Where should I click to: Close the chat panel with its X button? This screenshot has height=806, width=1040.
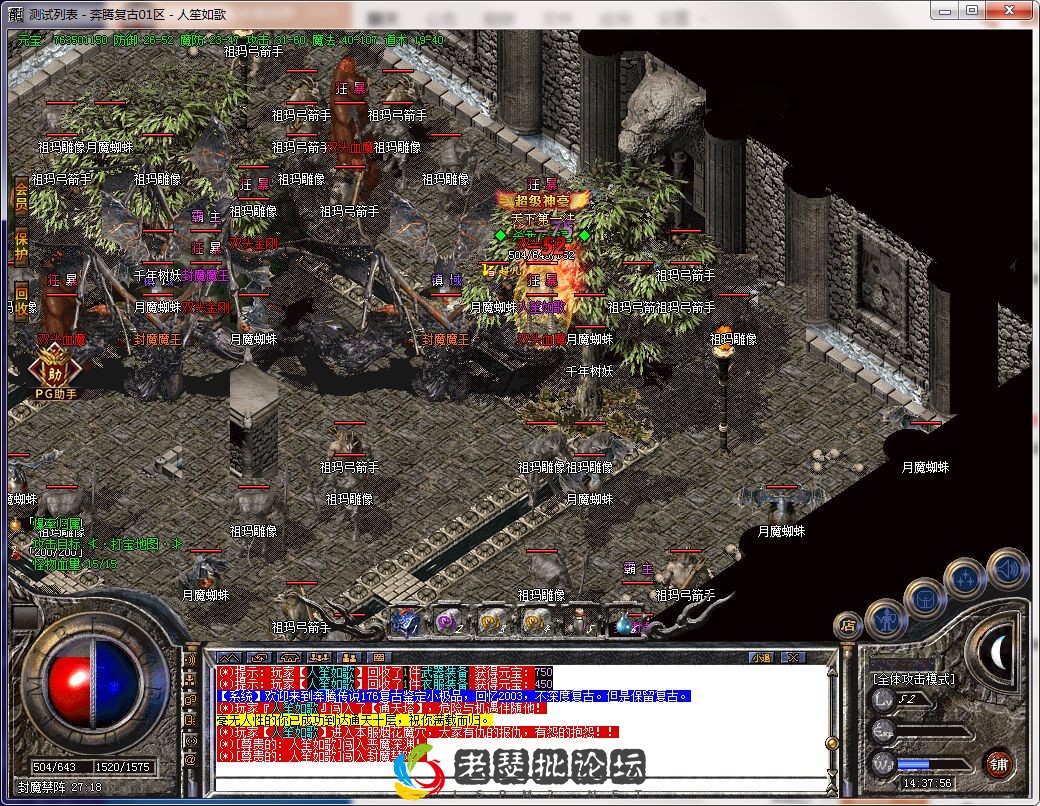[792, 657]
